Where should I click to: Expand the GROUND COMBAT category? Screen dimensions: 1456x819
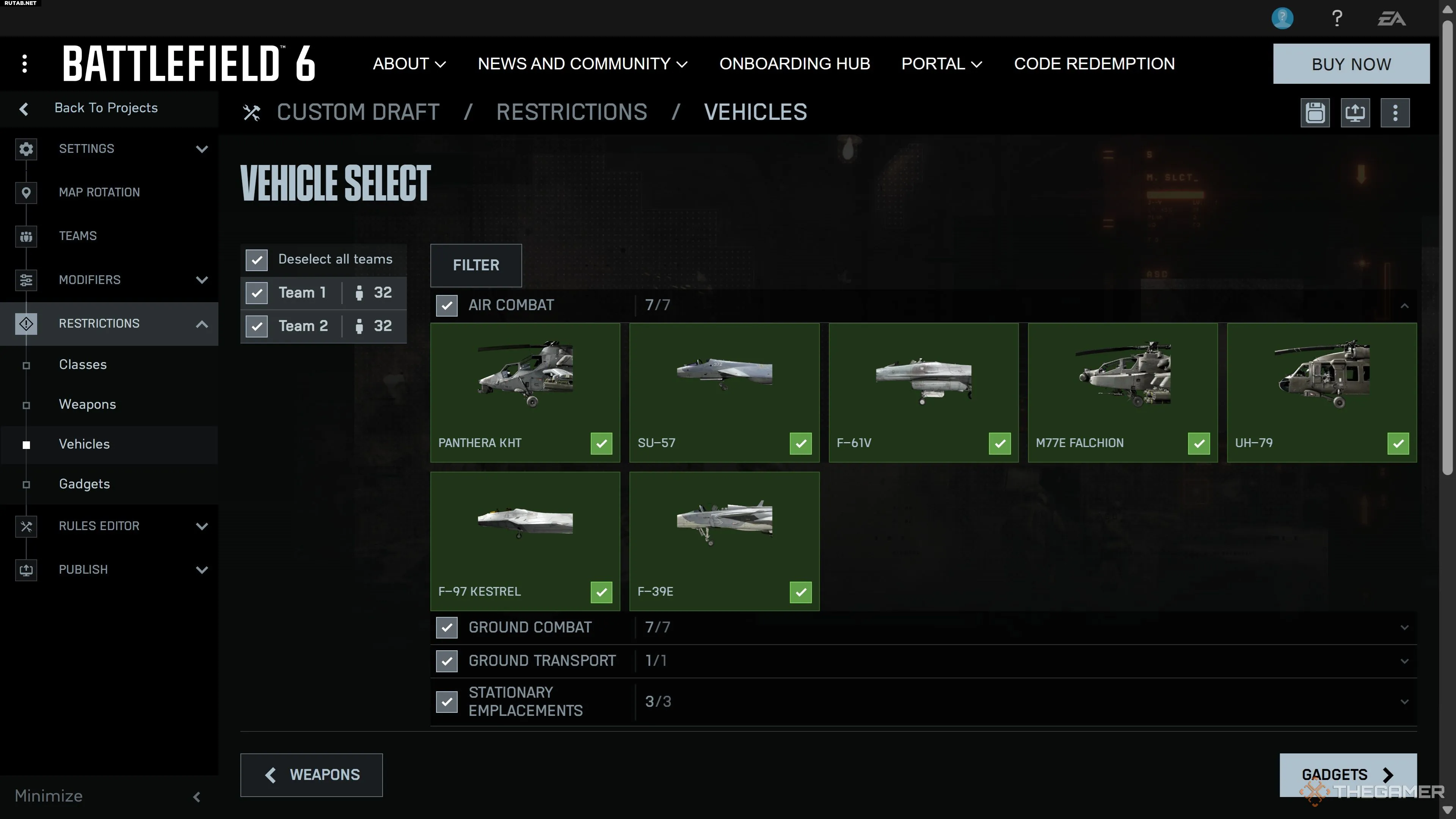[x=1404, y=628]
